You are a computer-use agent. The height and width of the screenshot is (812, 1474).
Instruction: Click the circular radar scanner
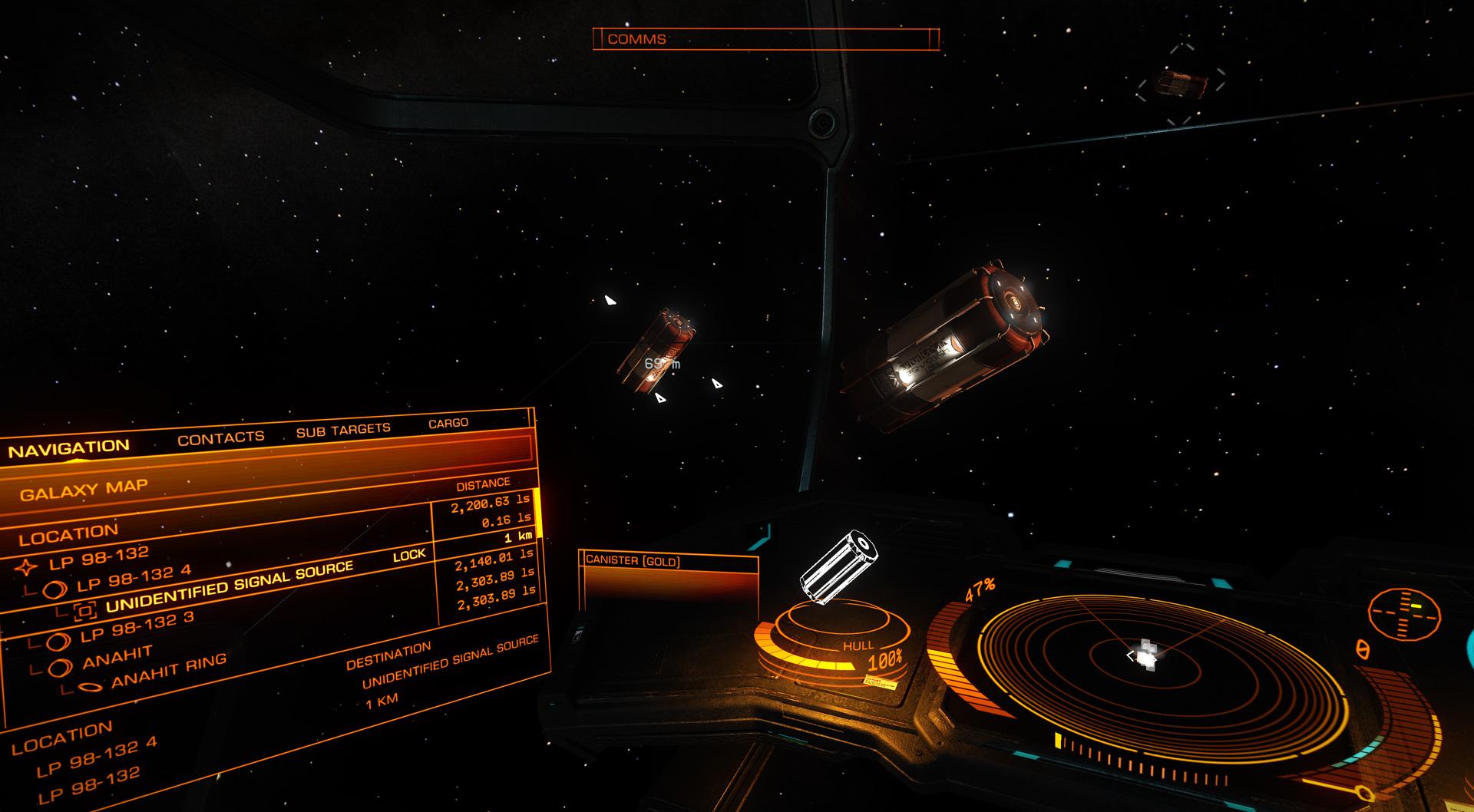click(1144, 658)
